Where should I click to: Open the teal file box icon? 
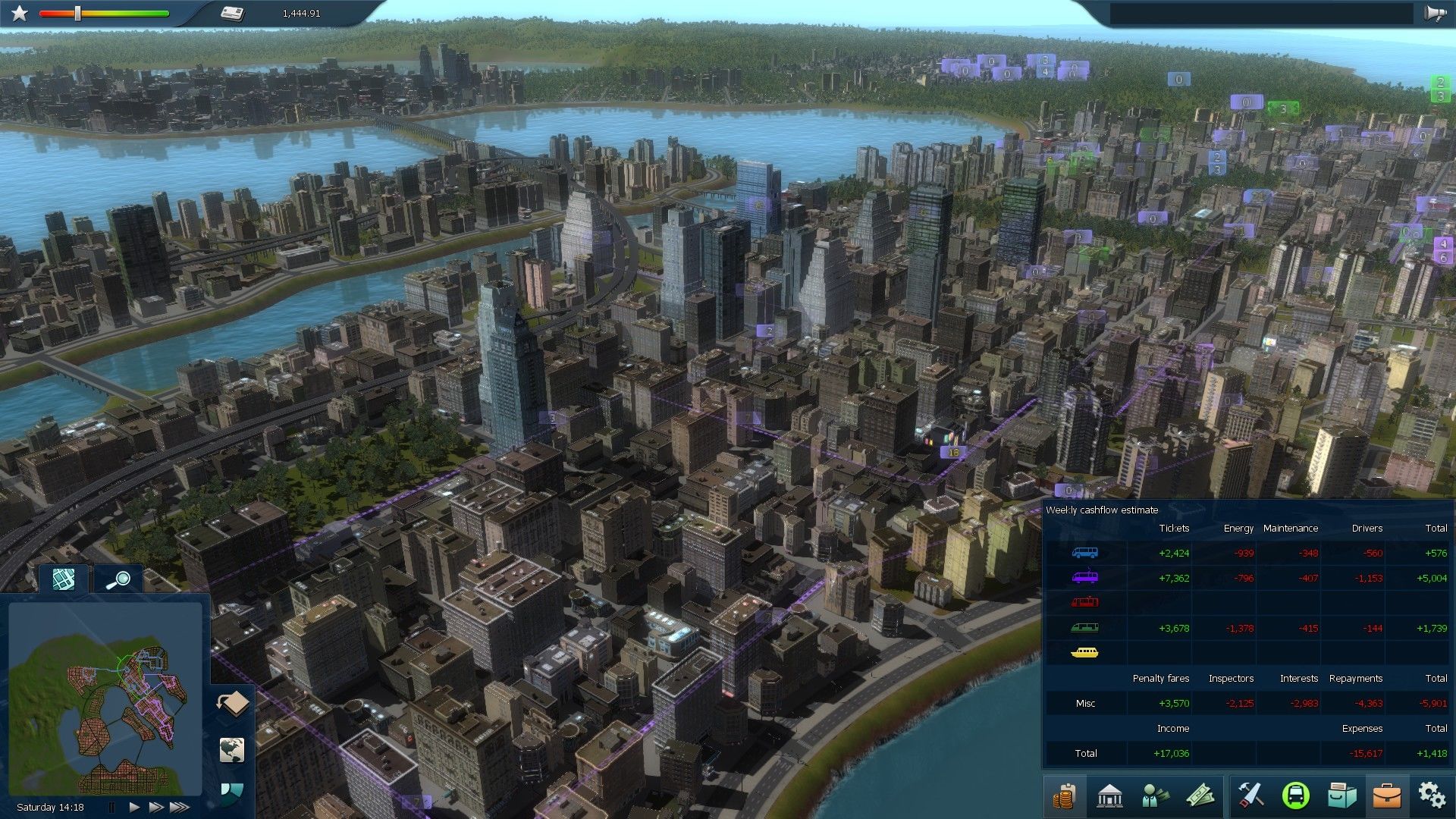click(x=1341, y=796)
